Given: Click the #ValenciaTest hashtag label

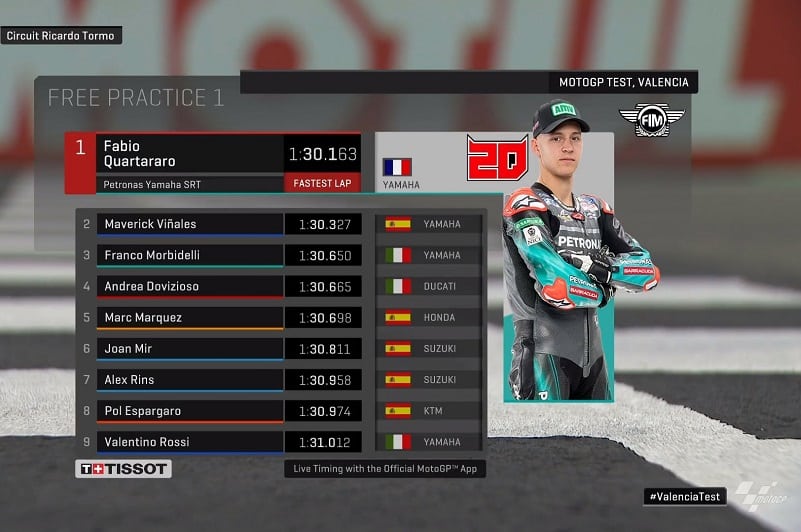Looking at the screenshot, I should 685,496.
